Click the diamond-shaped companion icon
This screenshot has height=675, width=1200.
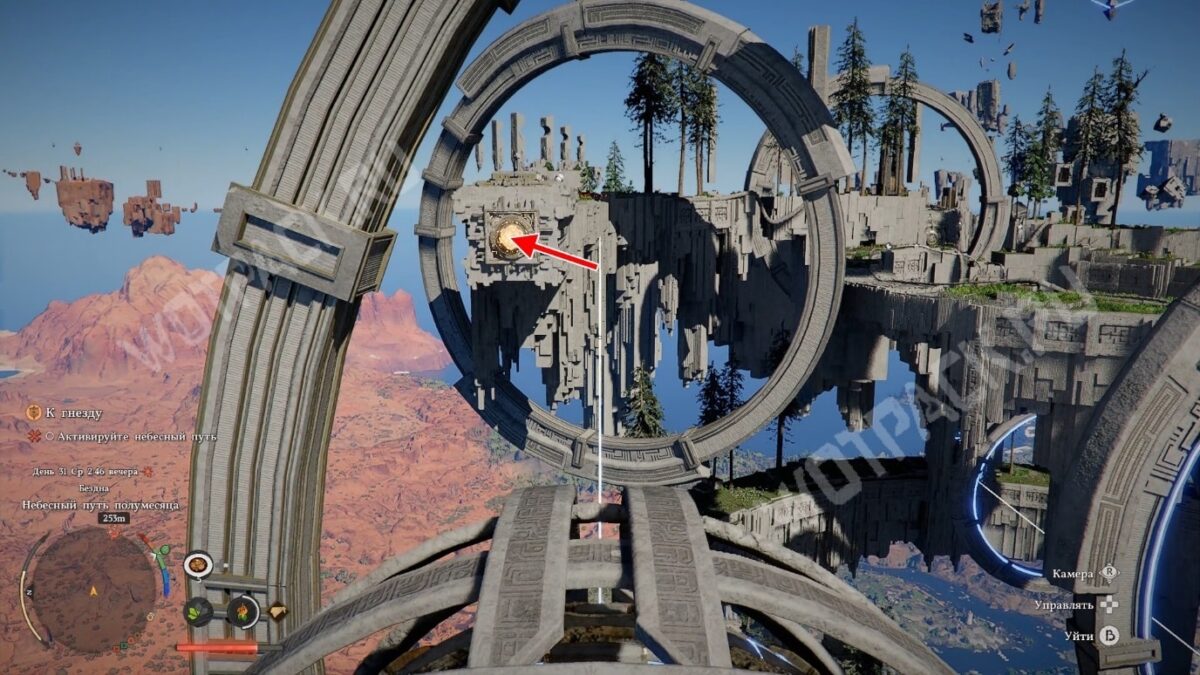[277, 611]
